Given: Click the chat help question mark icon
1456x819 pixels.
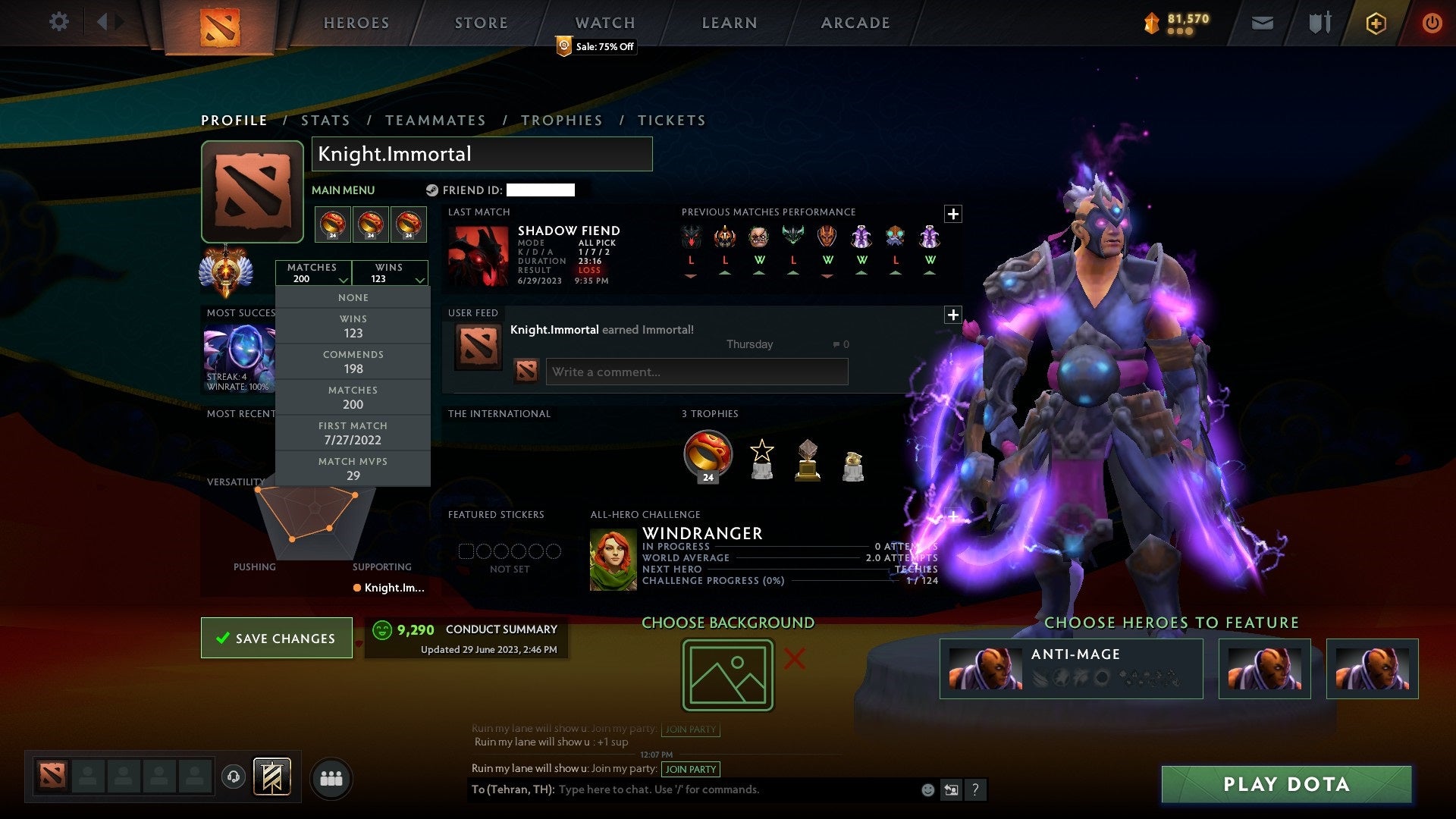Looking at the screenshot, I should pyautogui.click(x=975, y=789).
